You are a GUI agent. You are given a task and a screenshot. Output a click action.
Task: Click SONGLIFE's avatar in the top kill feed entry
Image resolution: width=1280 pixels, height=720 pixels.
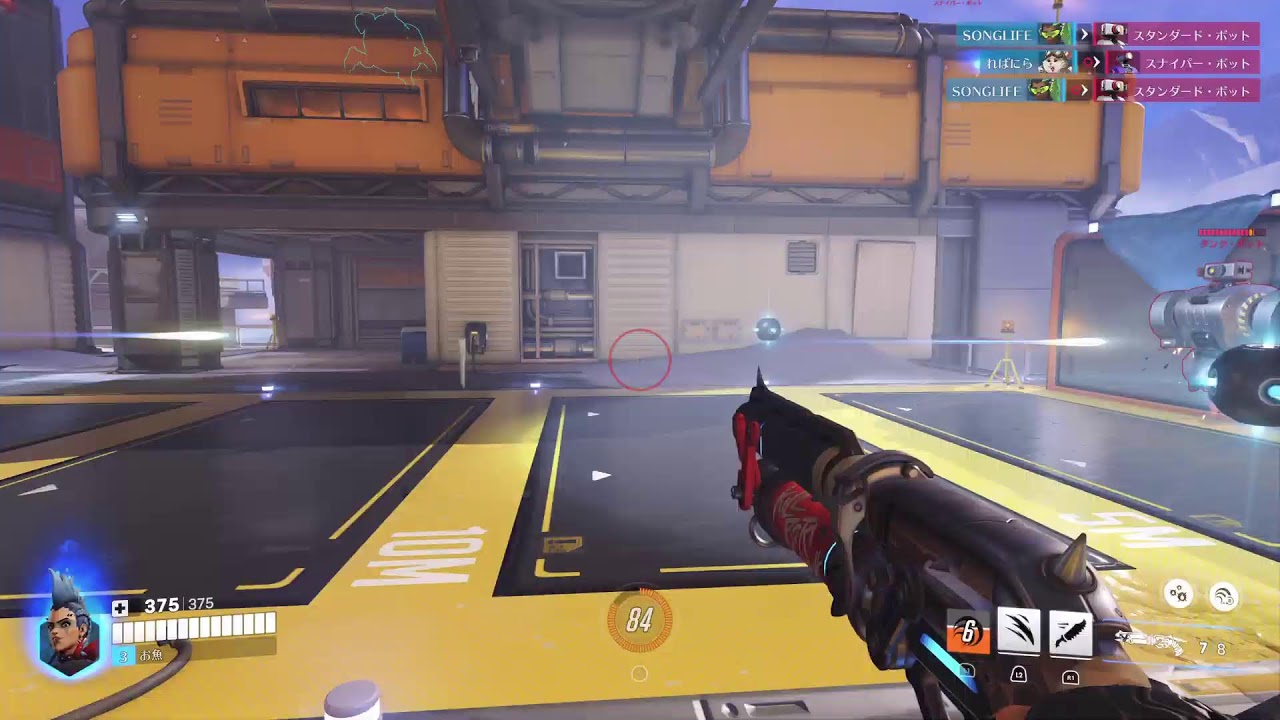(x=1054, y=34)
